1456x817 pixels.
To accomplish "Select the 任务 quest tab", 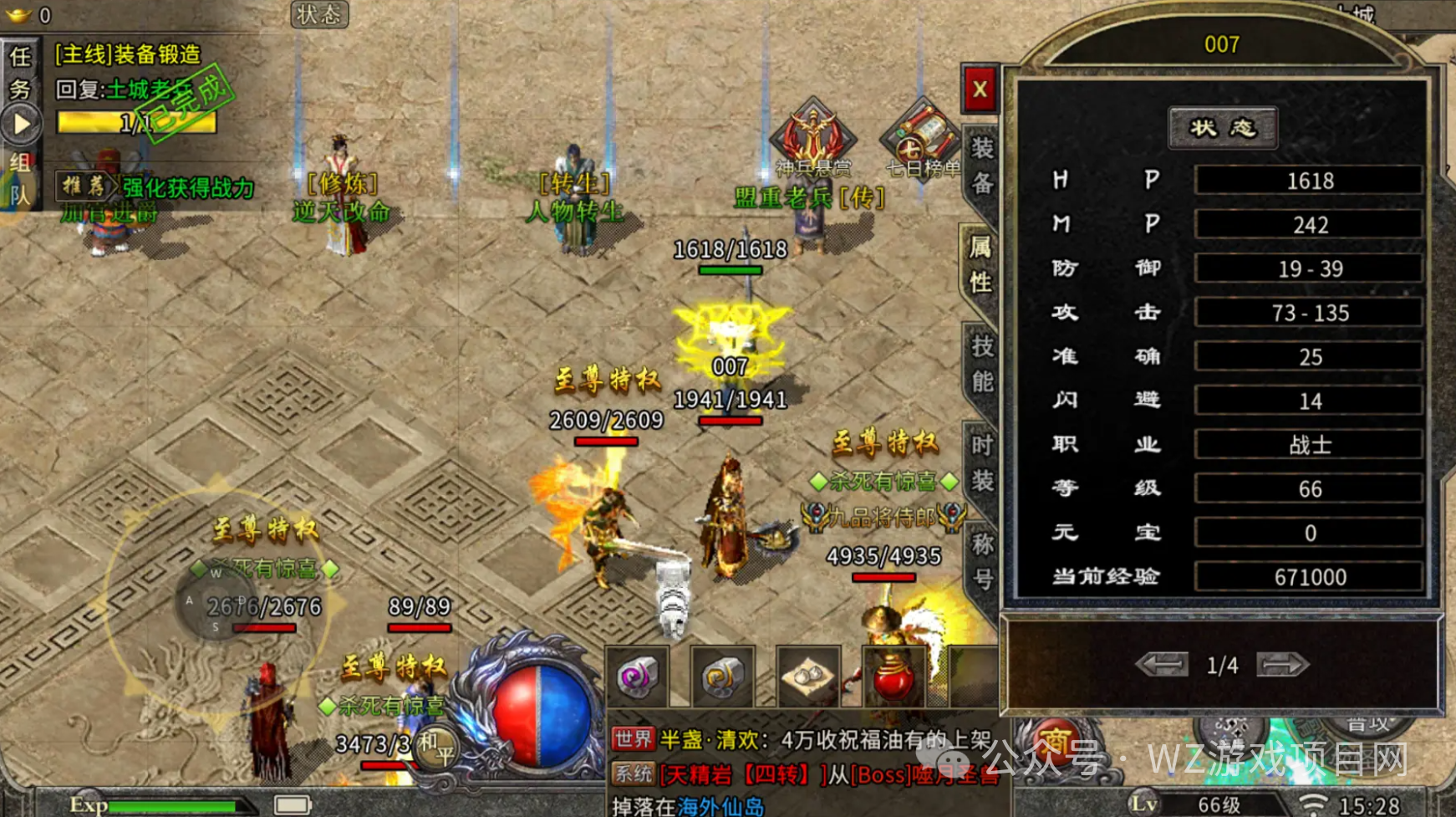I will tap(20, 73).
